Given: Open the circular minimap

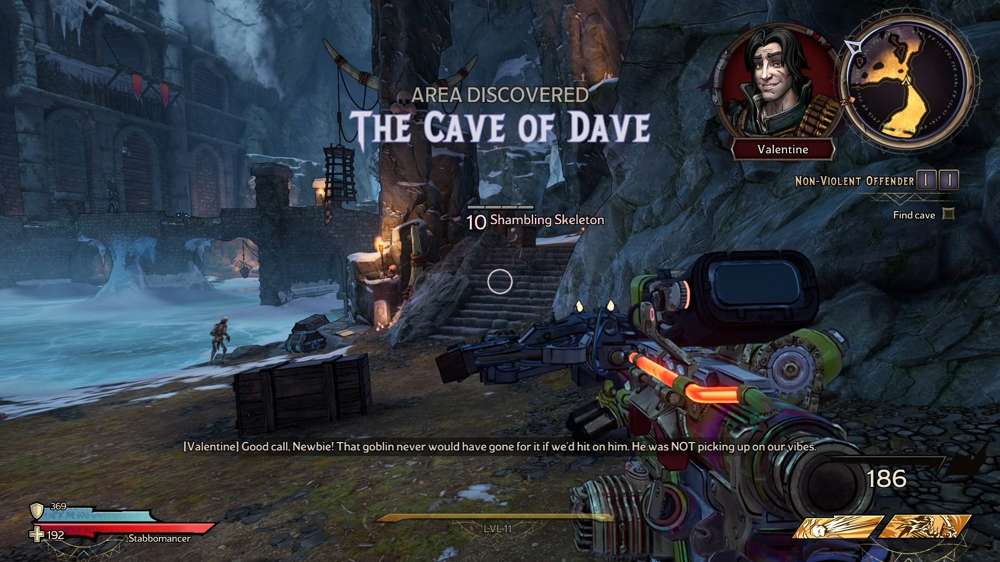Looking at the screenshot, I should click(908, 81).
